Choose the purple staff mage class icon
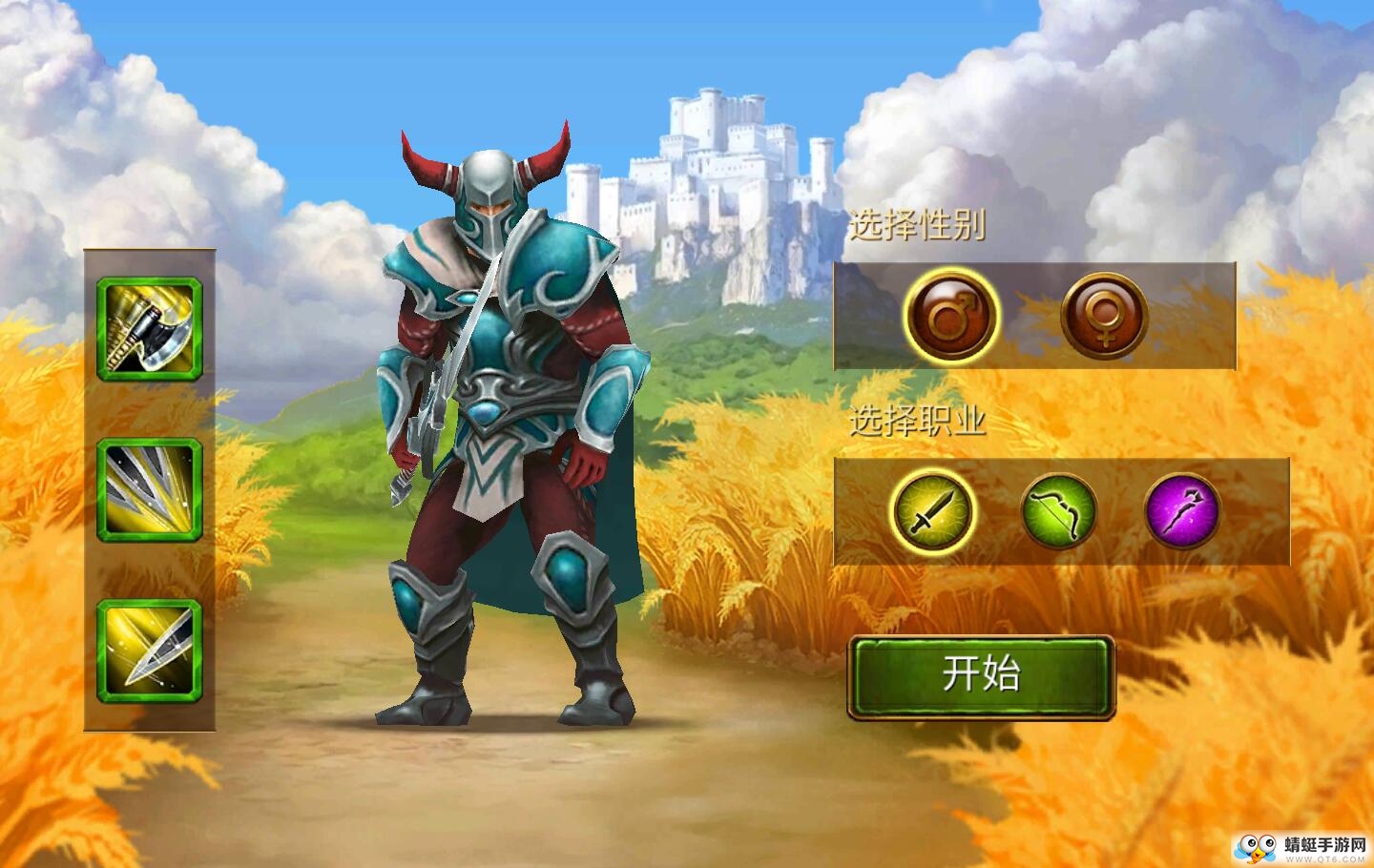The image size is (1374, 868). [1182, 511]
